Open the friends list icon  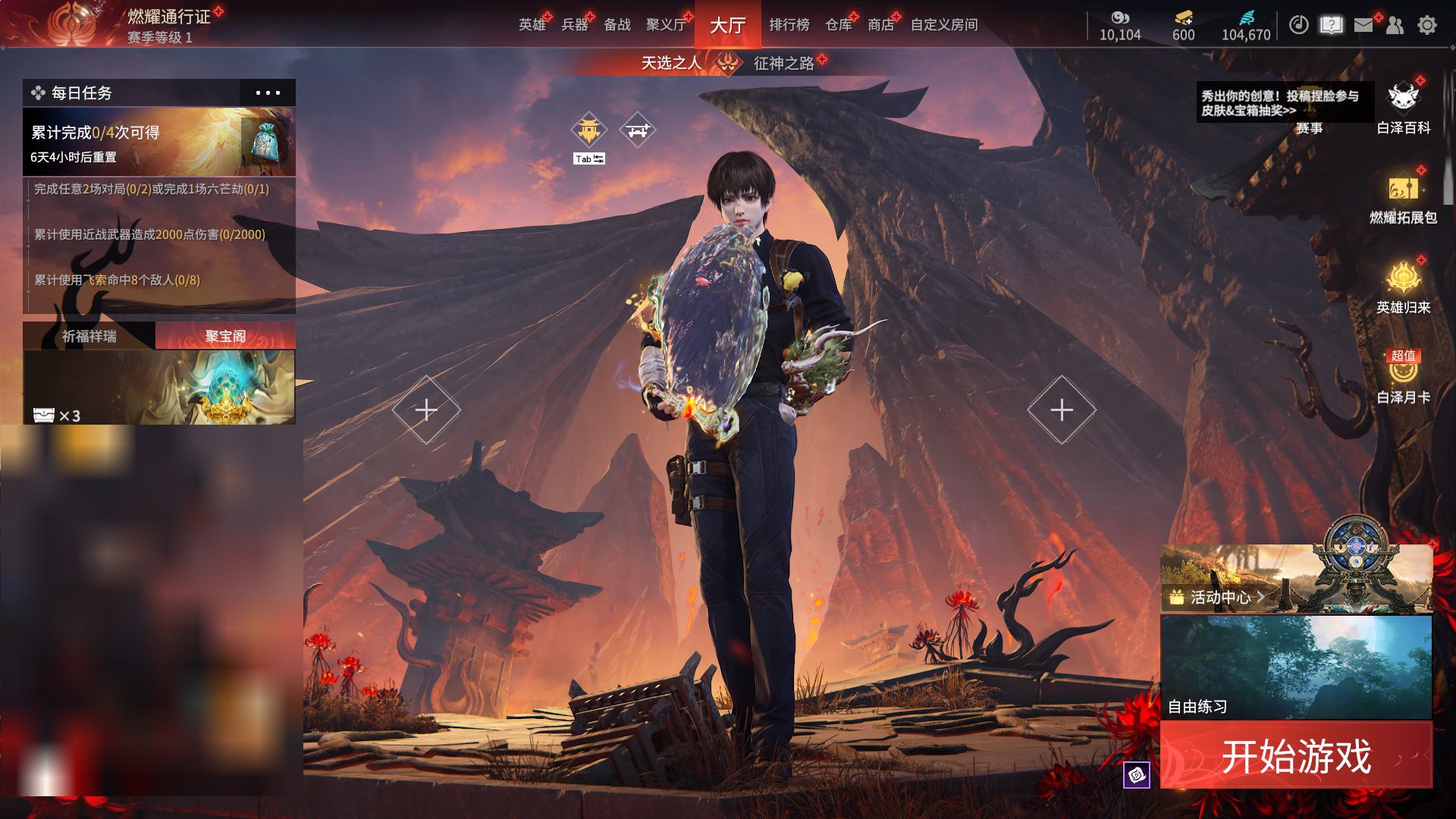pos(1395,25)
